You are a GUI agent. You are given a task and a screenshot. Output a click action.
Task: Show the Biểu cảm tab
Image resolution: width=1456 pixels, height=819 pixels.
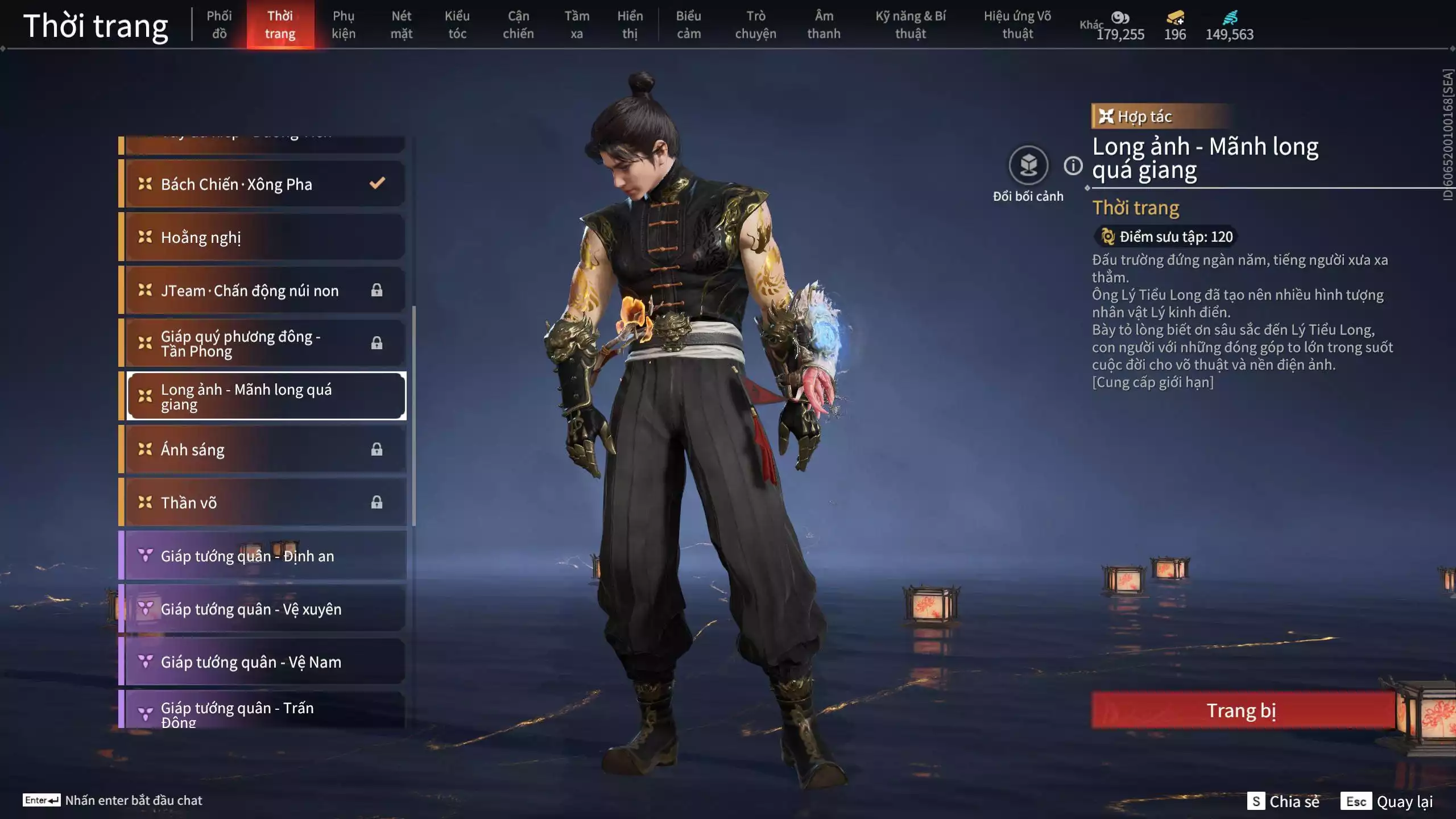(x=688, y=24)
